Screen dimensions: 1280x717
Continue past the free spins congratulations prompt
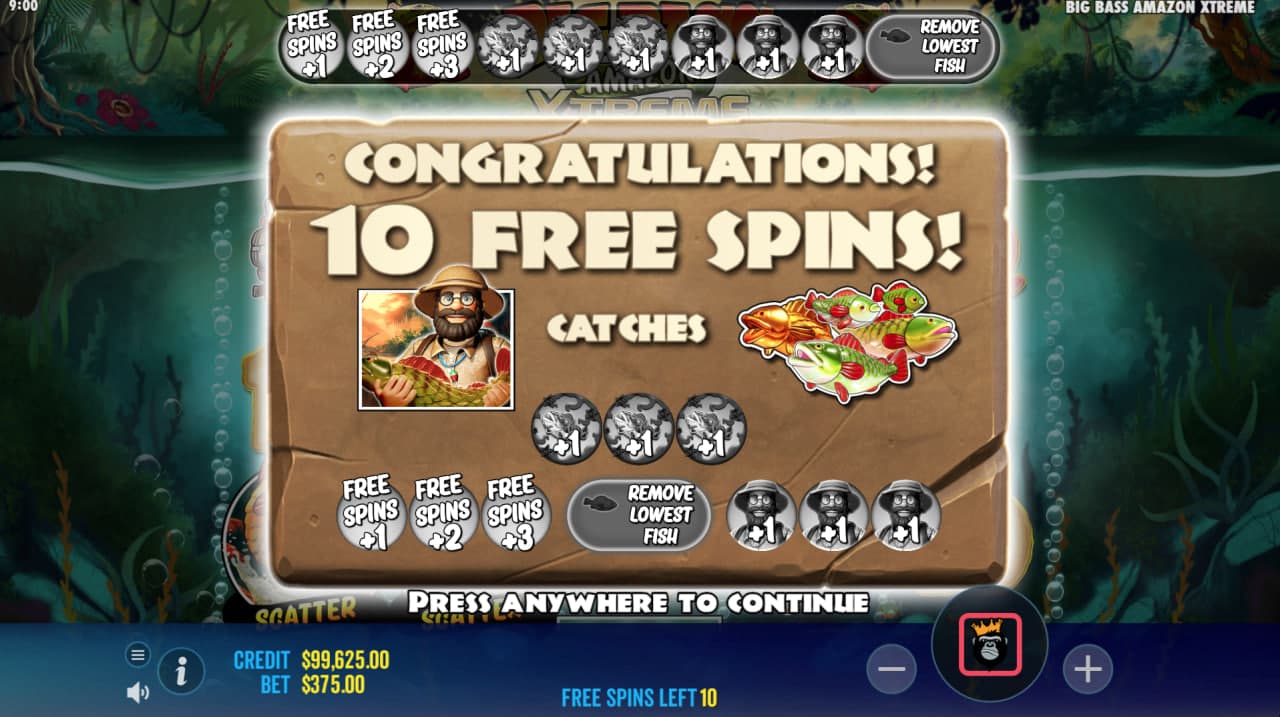638,602
